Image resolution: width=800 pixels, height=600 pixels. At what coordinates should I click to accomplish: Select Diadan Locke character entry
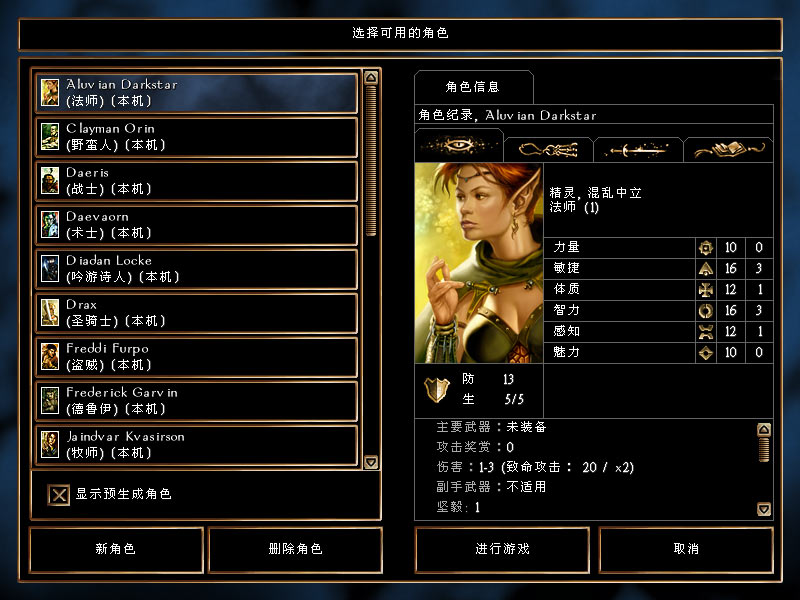tap(197, 269)
